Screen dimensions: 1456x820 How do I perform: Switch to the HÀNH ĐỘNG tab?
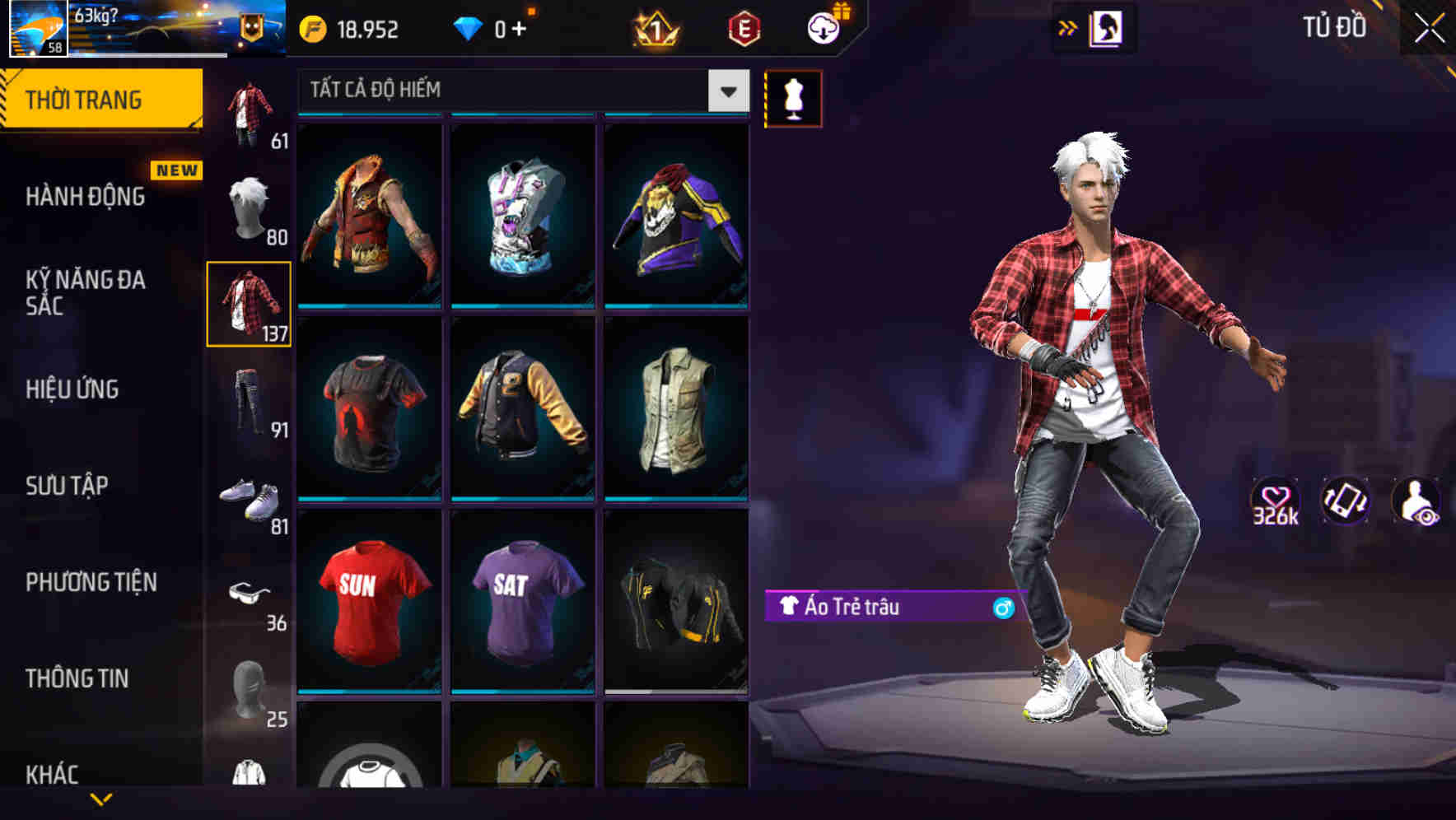click(85, 197)
